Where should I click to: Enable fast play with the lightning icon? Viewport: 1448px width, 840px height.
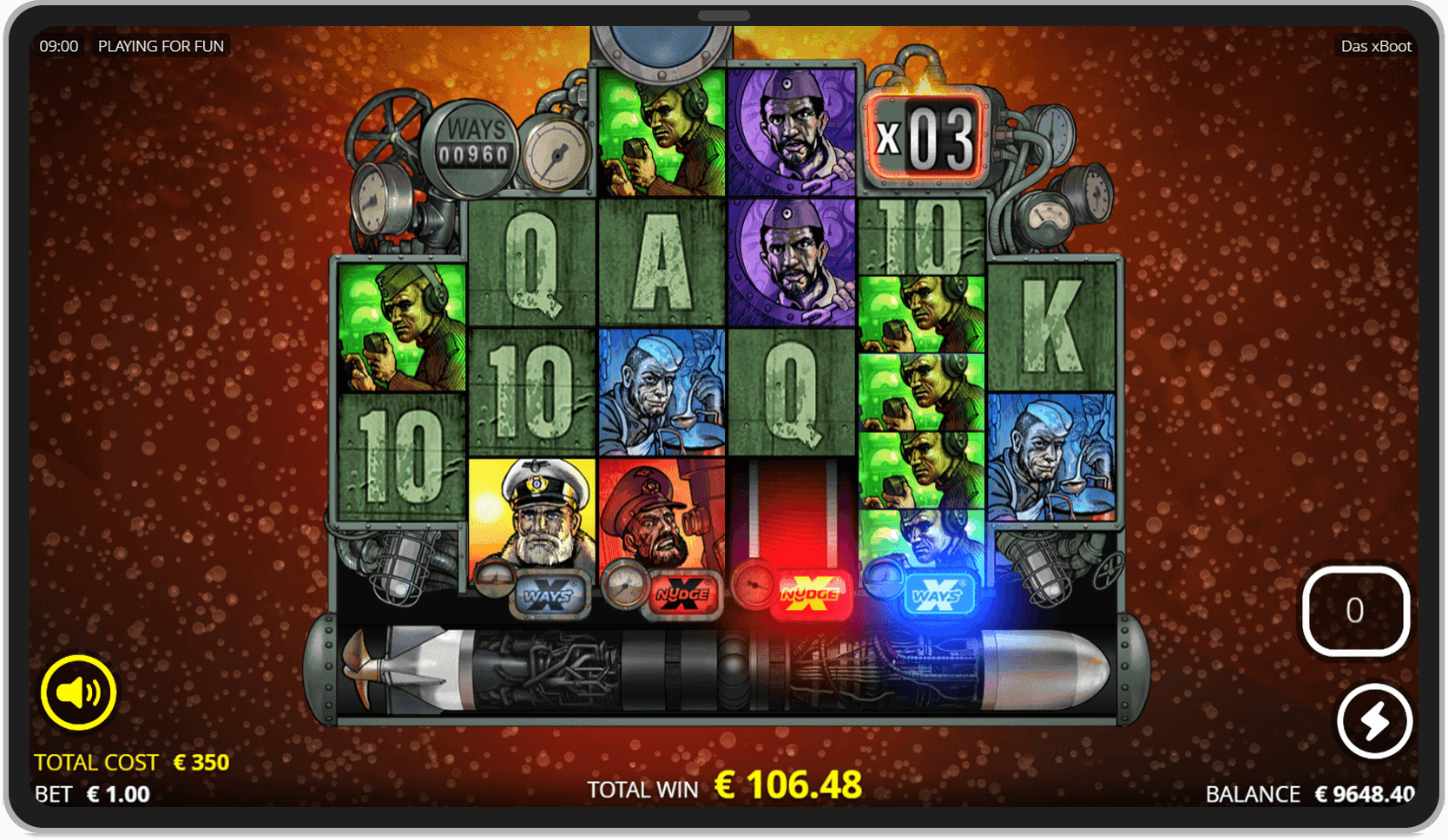[x=1374, y=721]
